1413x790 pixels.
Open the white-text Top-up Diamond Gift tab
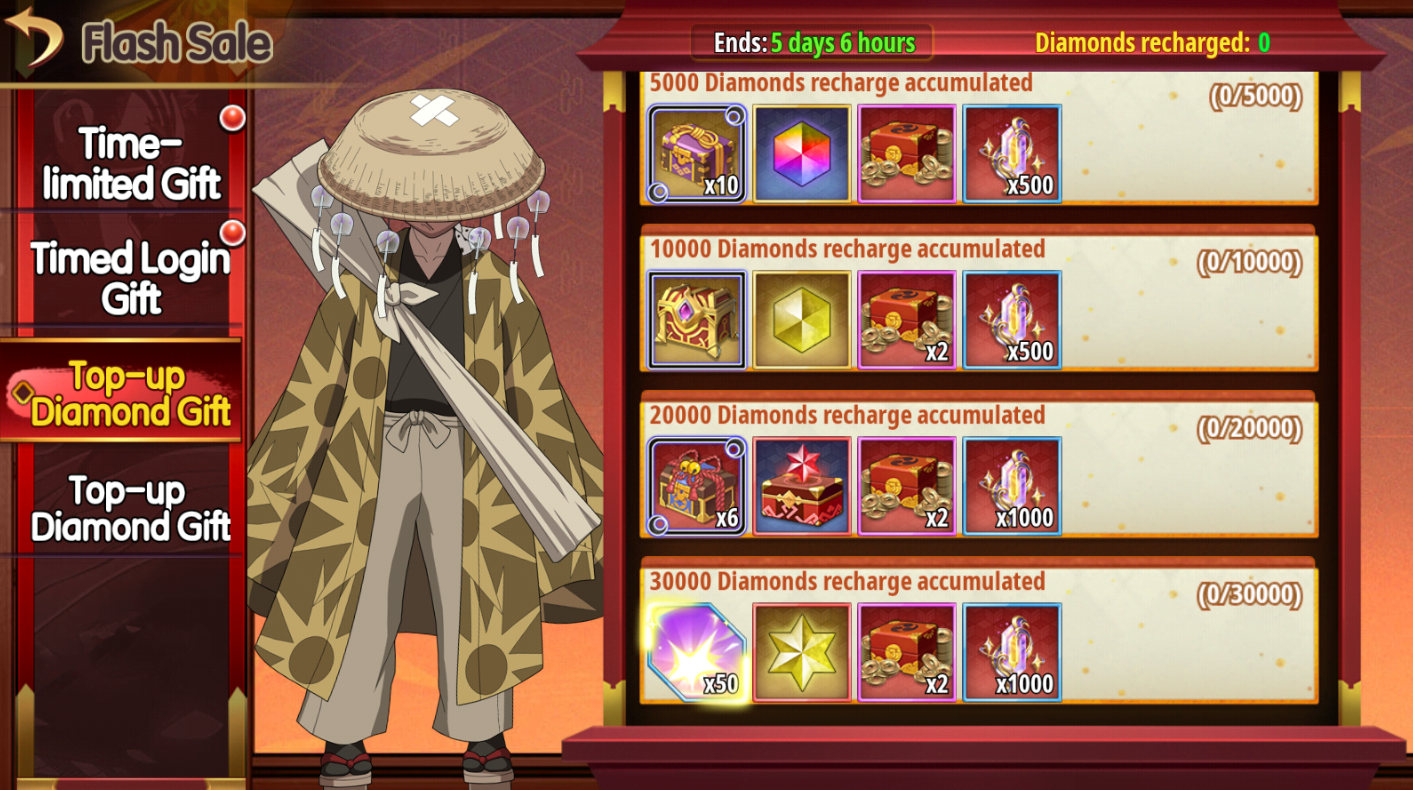(130, 508)
